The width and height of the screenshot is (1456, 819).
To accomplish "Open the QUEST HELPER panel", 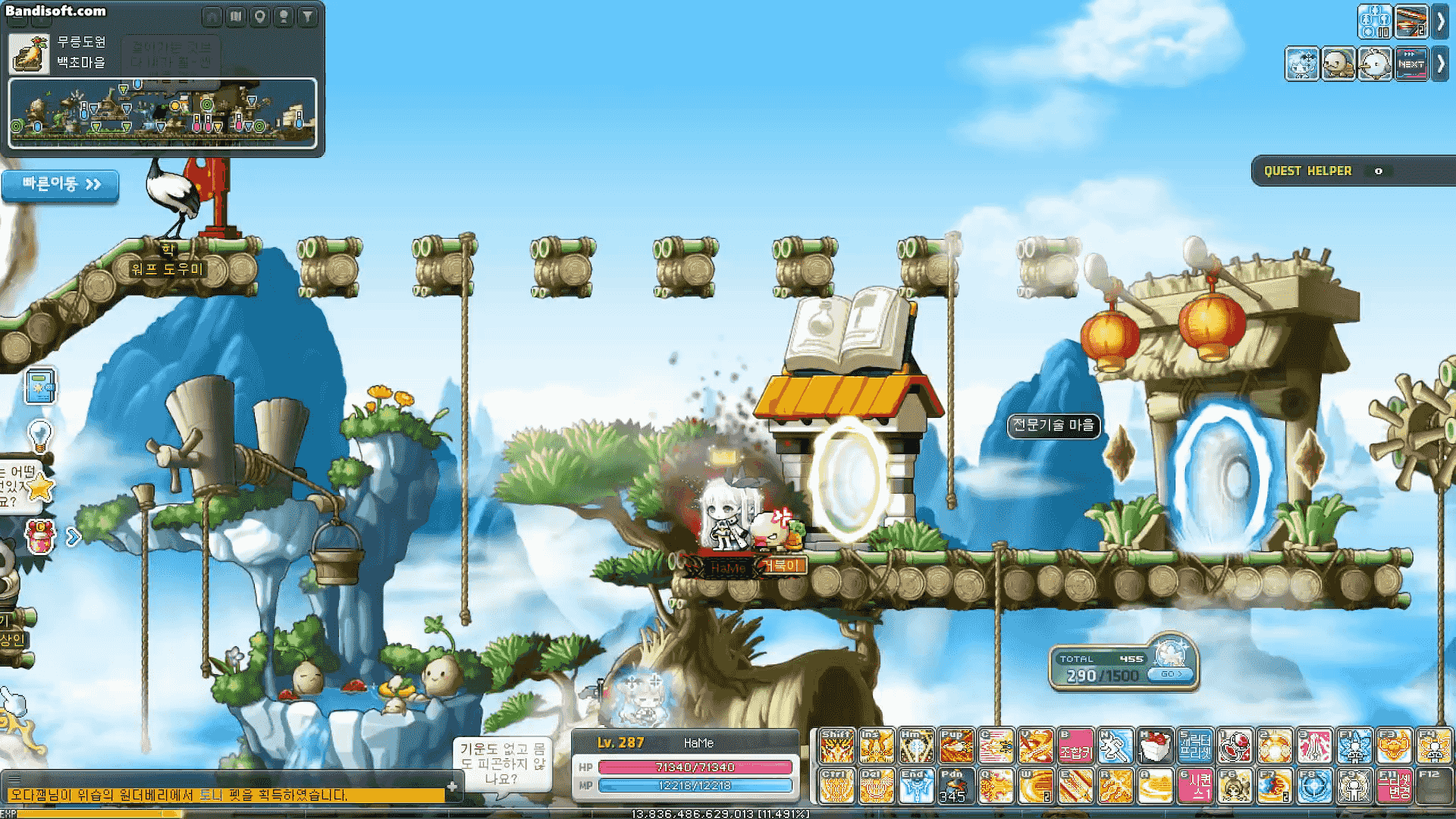I will tap(1307, 171).
